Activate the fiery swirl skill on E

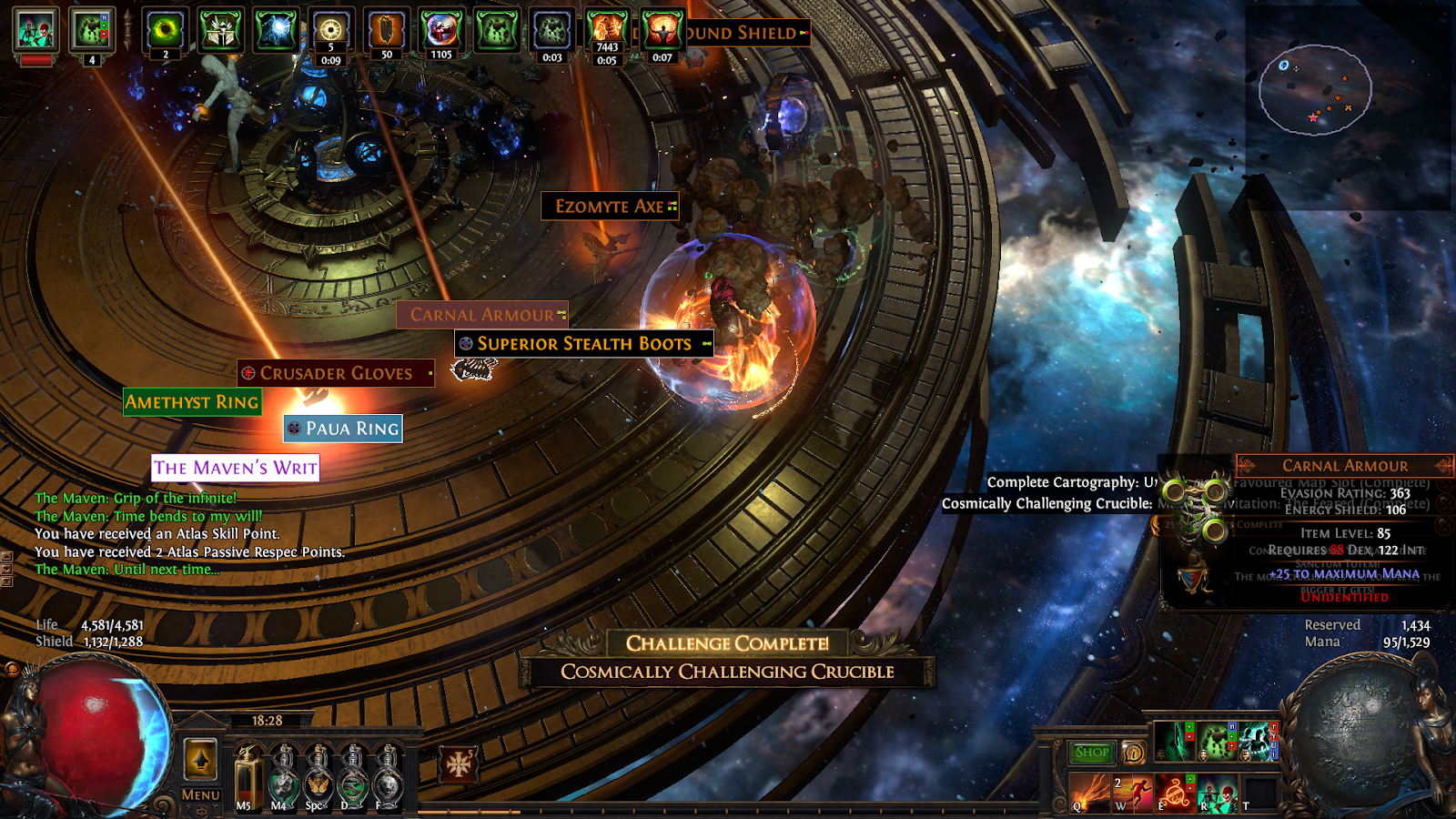pyautogui.click(x=1176, y=793)
